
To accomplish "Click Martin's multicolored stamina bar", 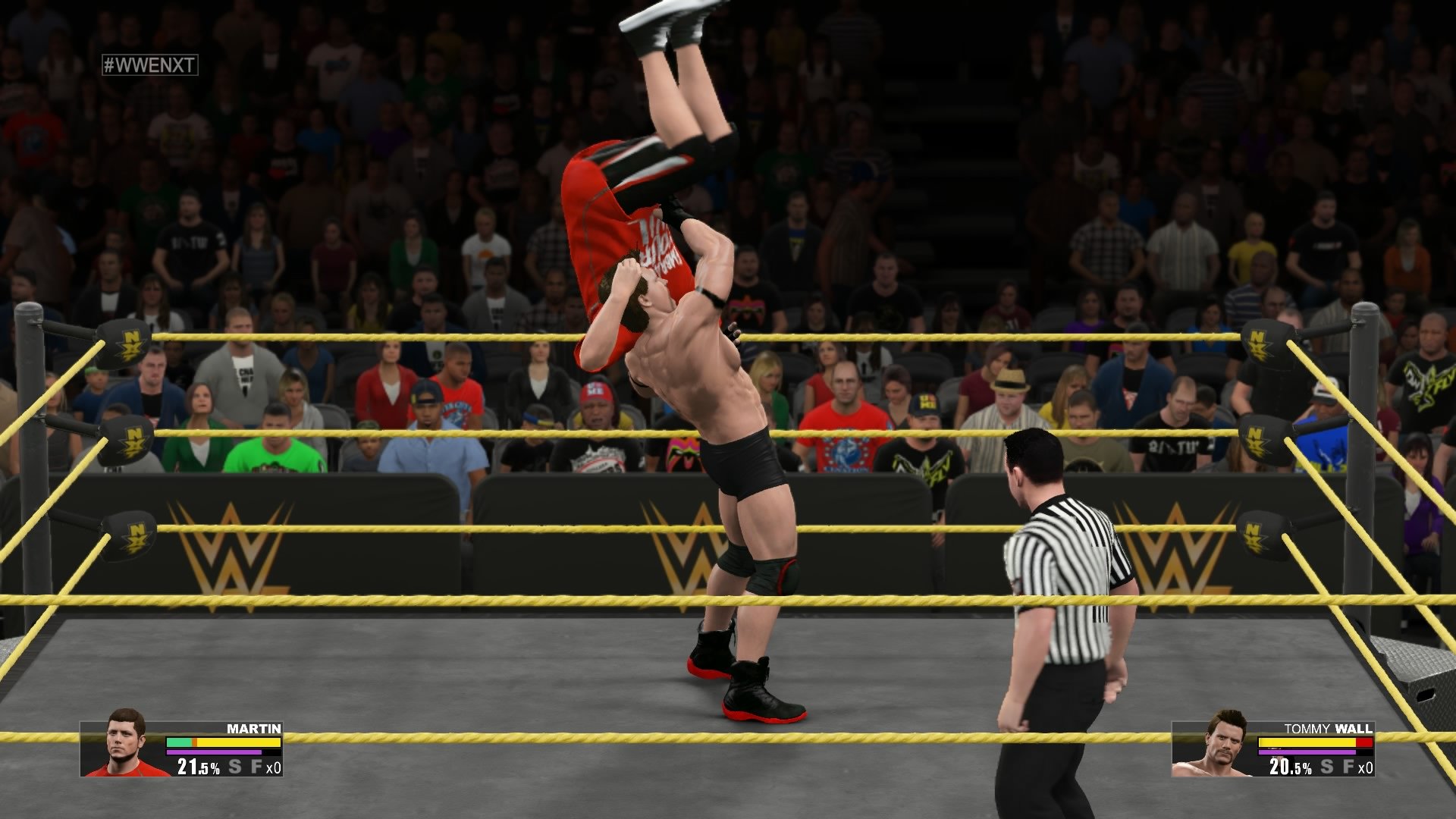I will [224, 743].
